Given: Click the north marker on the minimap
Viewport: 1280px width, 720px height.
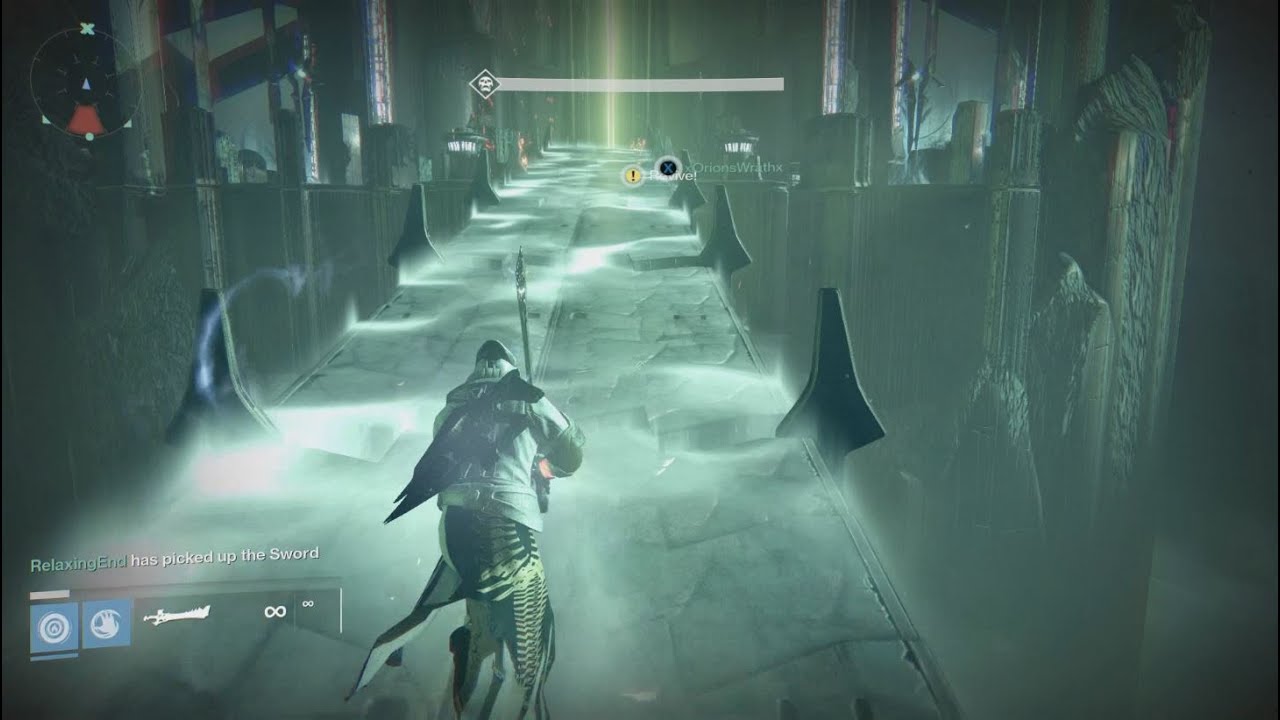Looking at the screenshot, I should point(86,28).
